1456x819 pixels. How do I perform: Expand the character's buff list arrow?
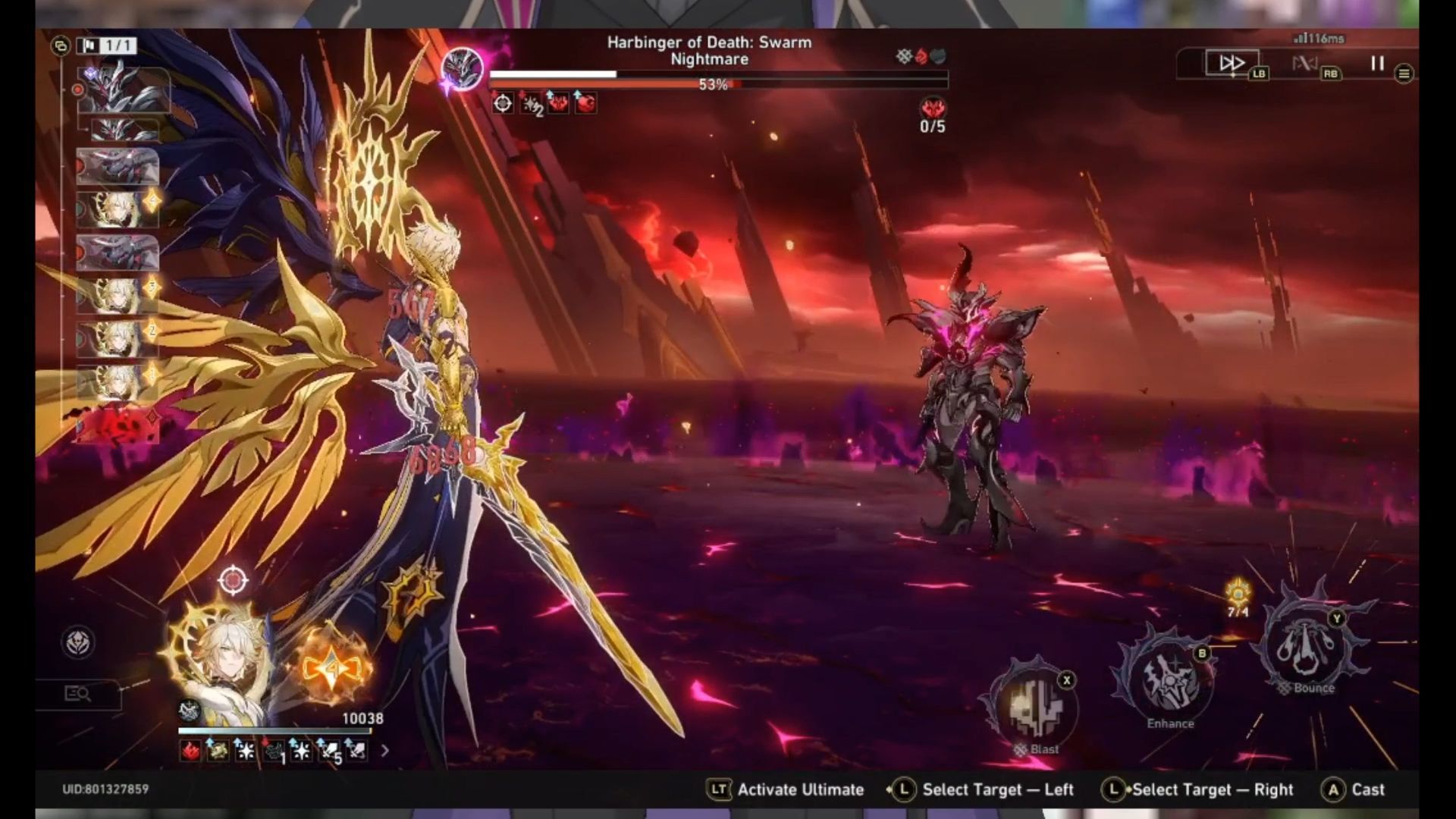(x=384, y=751)
